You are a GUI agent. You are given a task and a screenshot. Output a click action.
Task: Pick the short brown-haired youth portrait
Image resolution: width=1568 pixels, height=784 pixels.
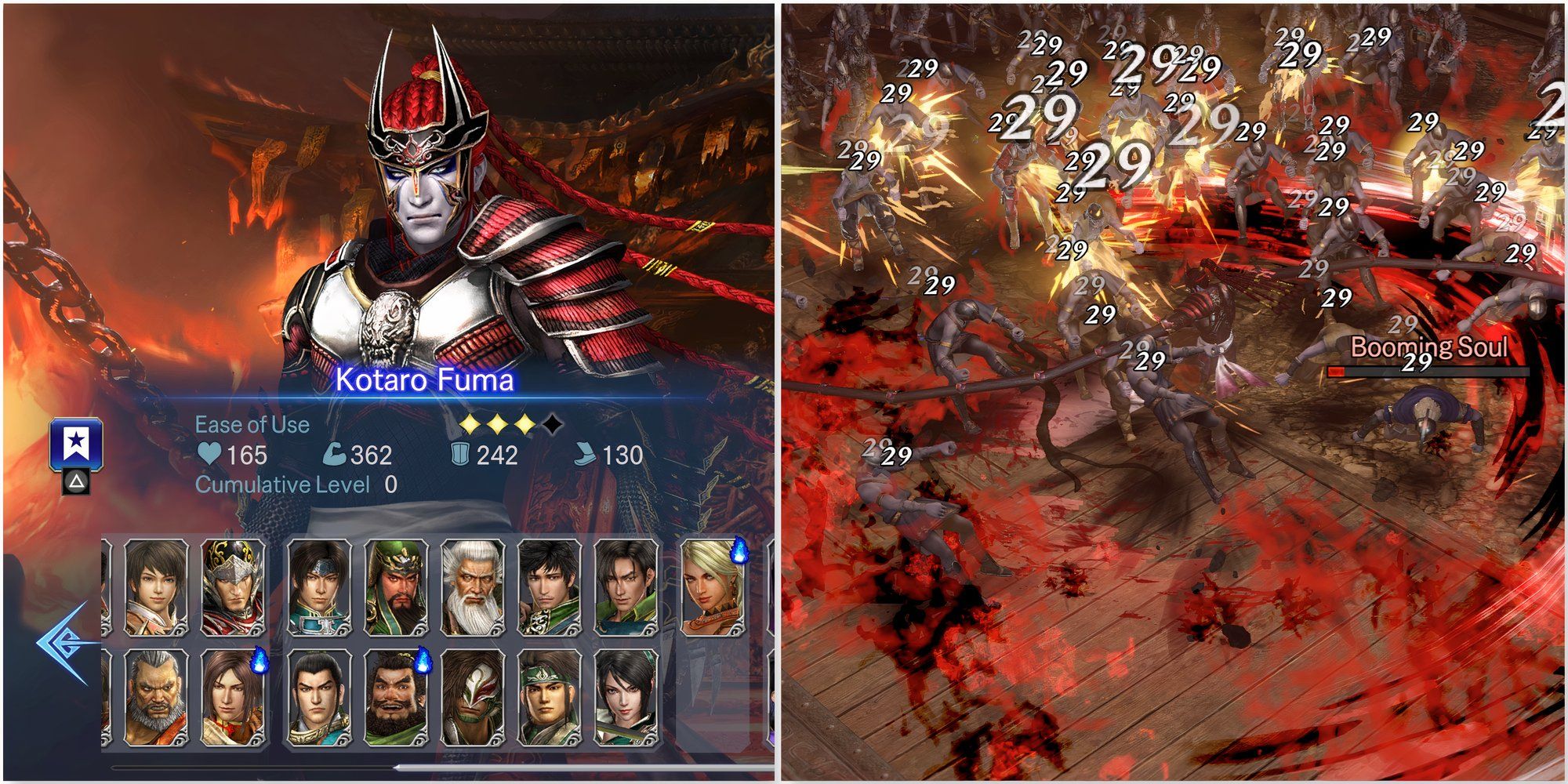coord(156,586)
